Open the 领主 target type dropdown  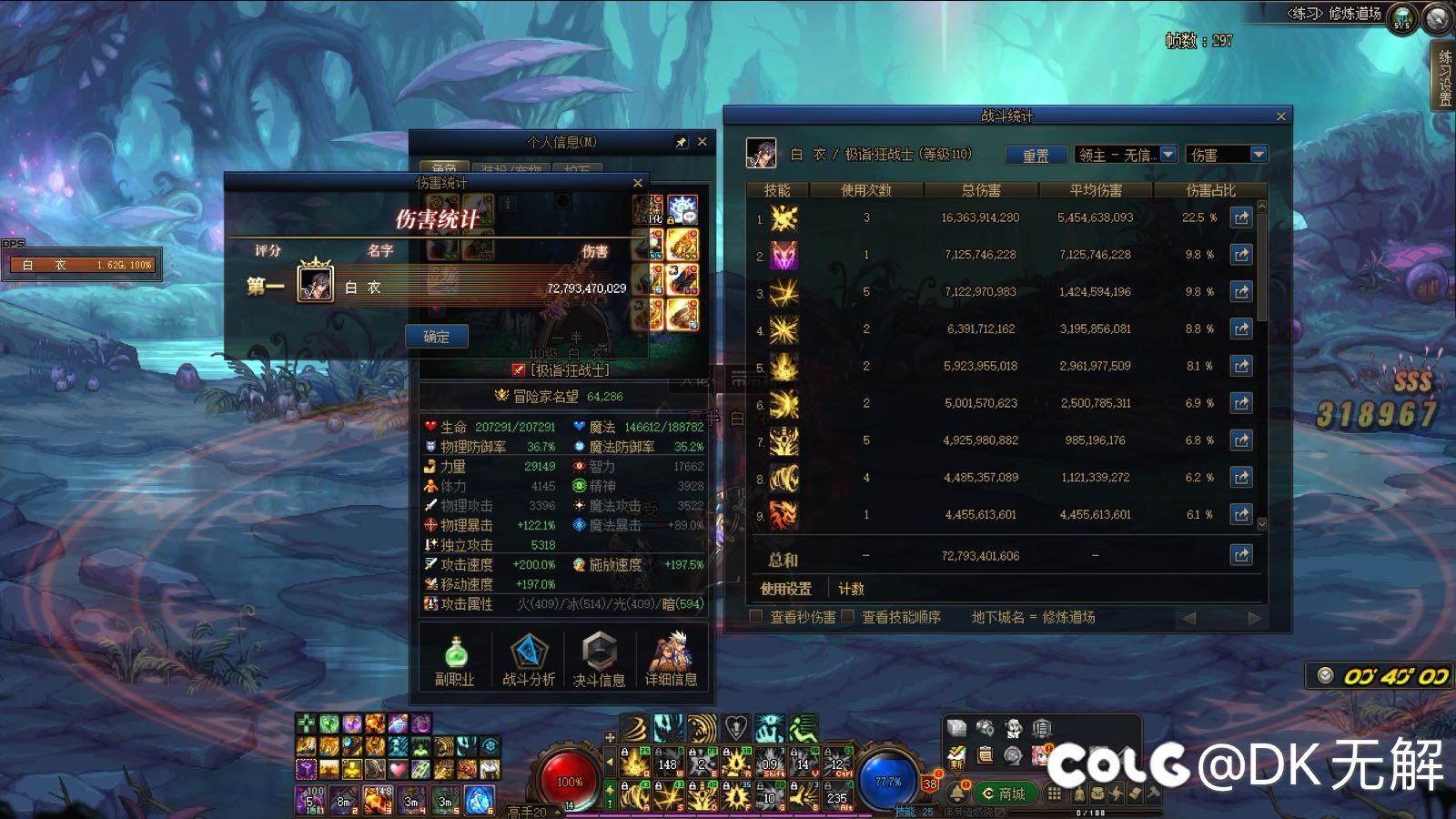pyautogui.click(x=1169, y=155)
